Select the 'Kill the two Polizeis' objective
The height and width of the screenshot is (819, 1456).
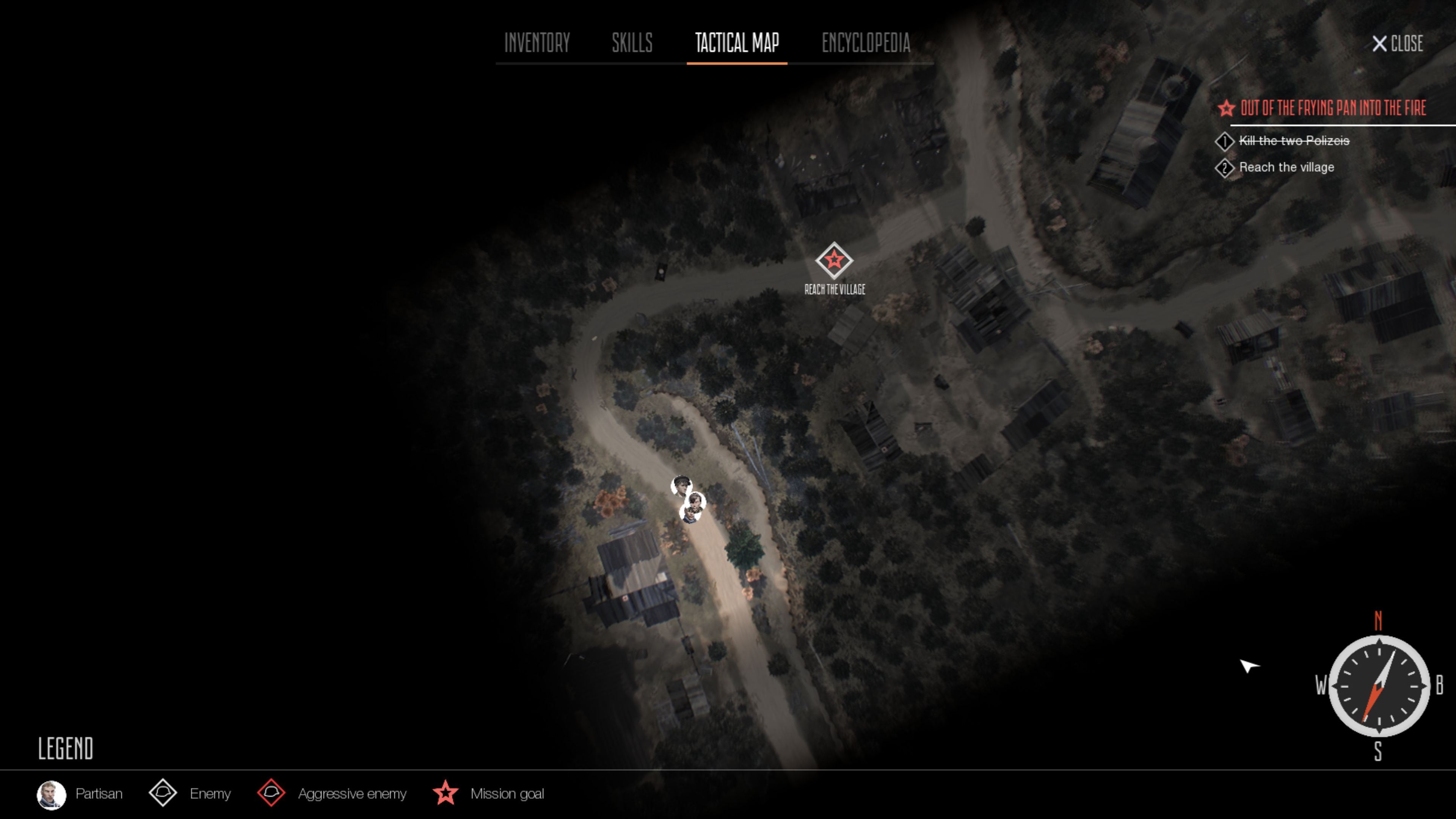coord(1293,141)
